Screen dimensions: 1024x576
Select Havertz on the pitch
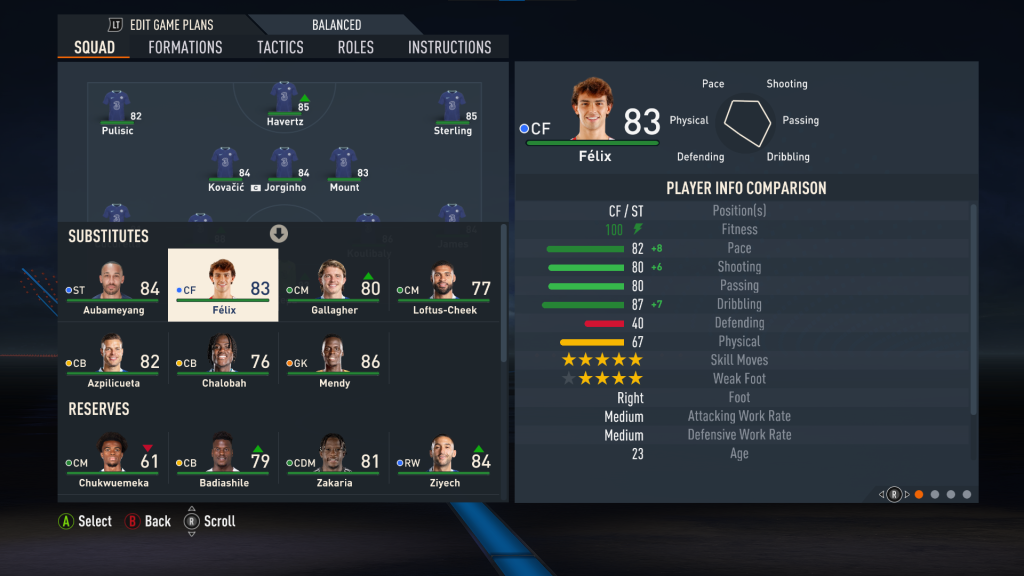tap(285, 107)
